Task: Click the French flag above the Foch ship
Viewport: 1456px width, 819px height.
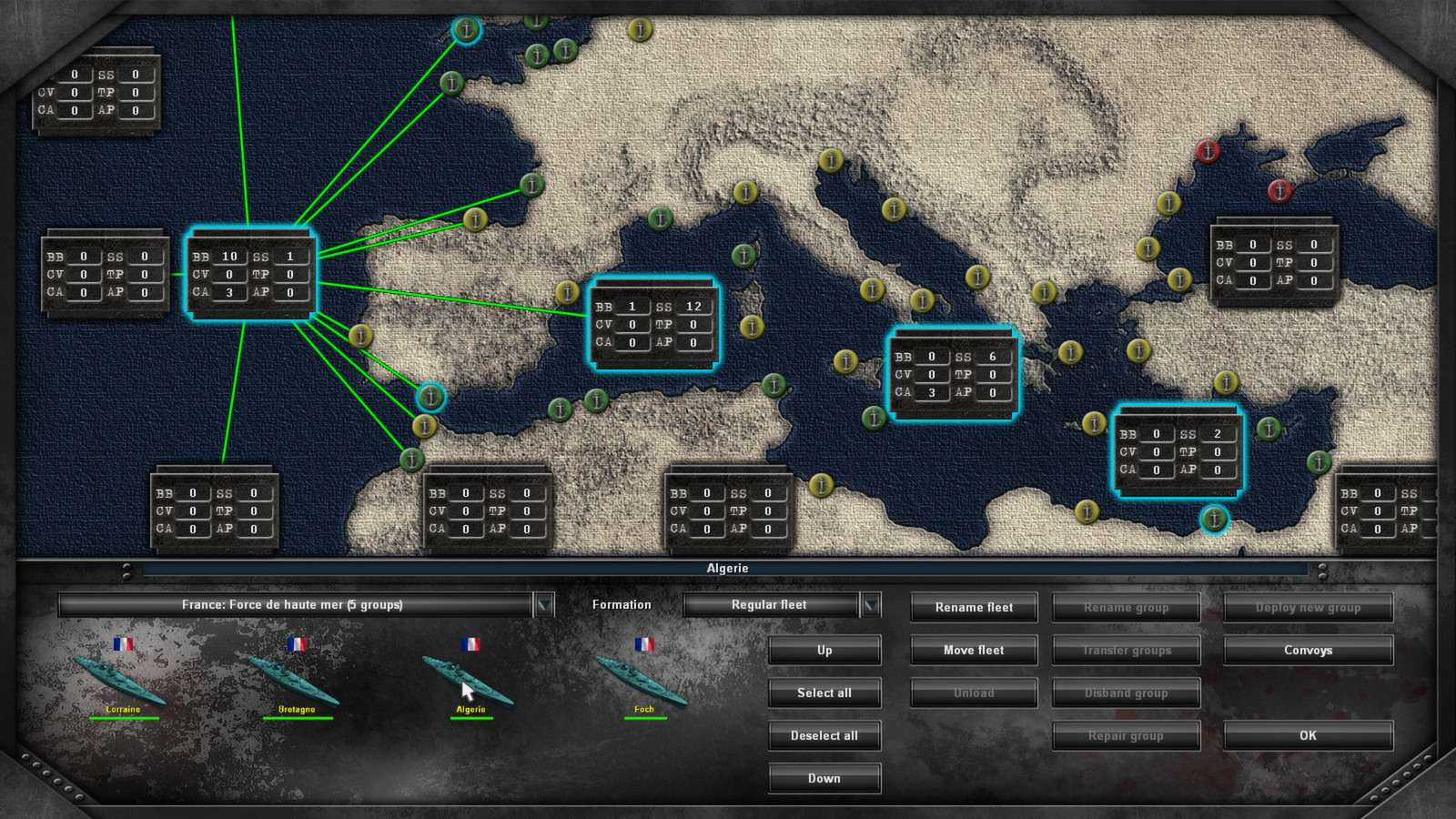Action: 644,643
